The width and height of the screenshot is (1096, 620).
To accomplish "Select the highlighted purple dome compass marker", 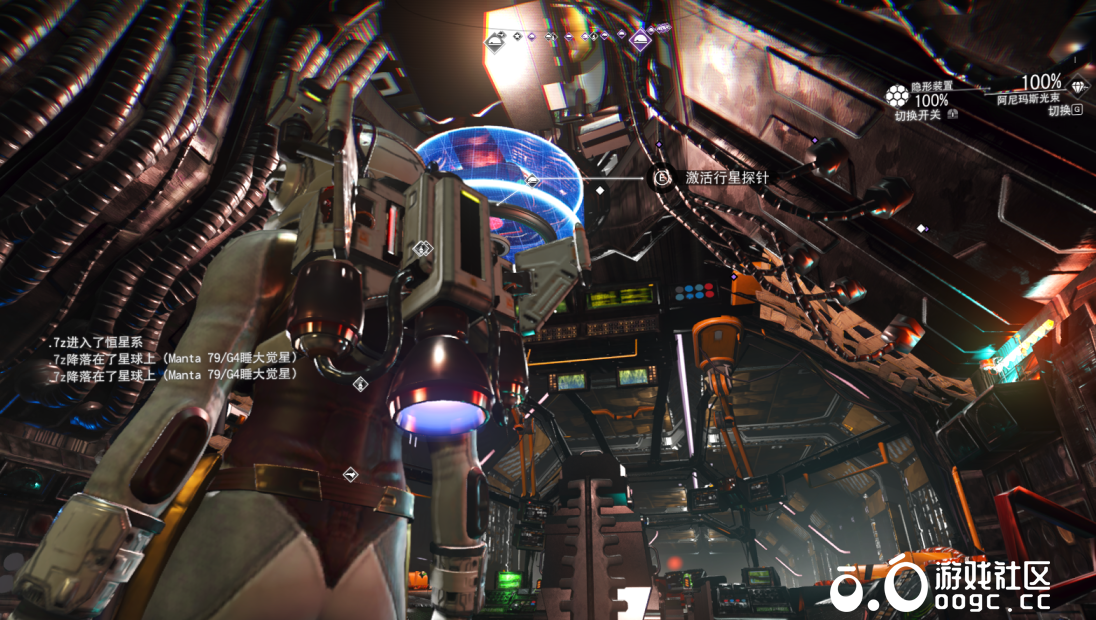I will pos(641,40).
